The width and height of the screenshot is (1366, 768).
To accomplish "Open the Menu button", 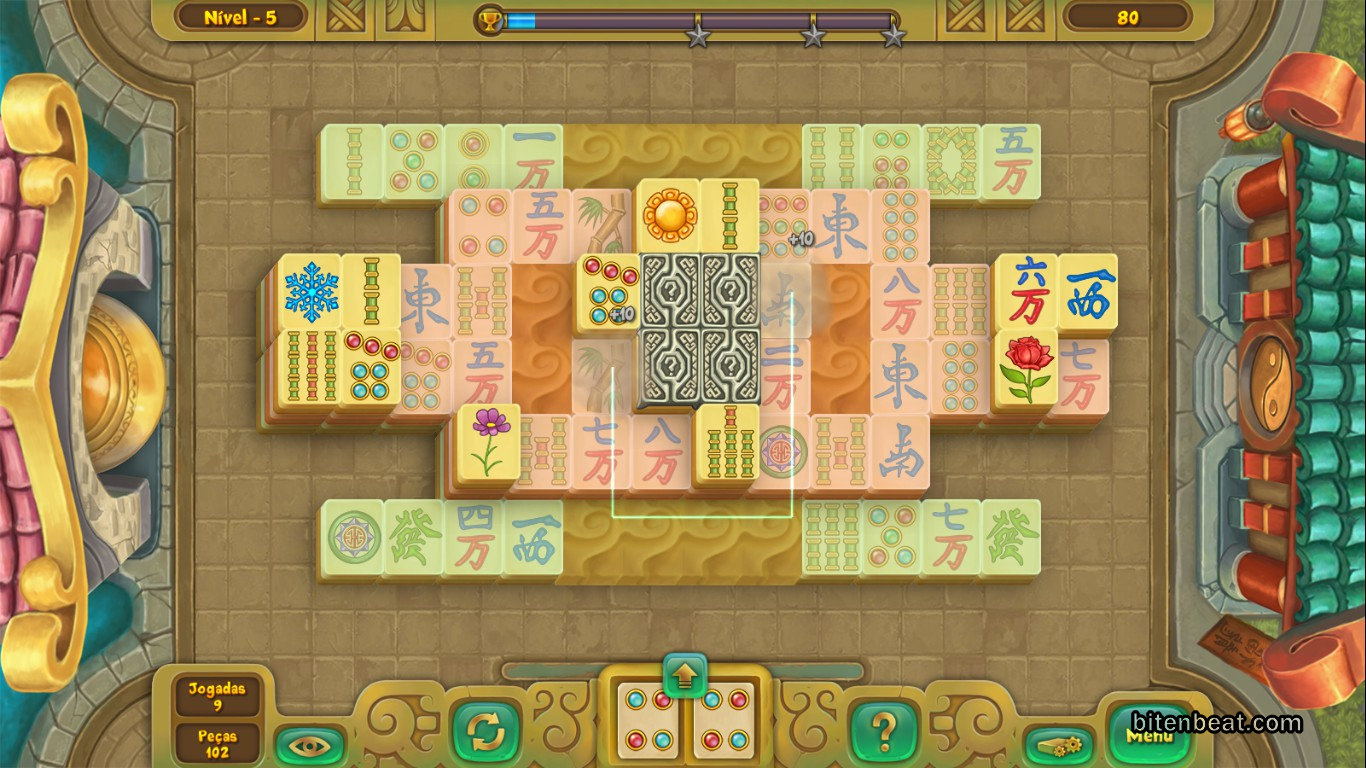I will click(1150, 737).
